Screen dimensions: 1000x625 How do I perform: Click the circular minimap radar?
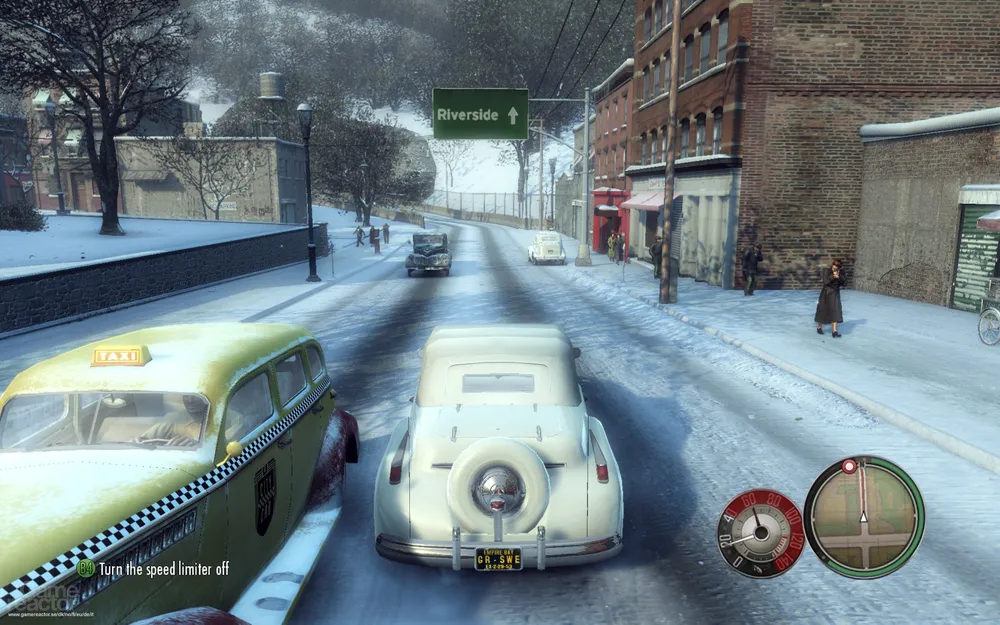tap(864, 517)
